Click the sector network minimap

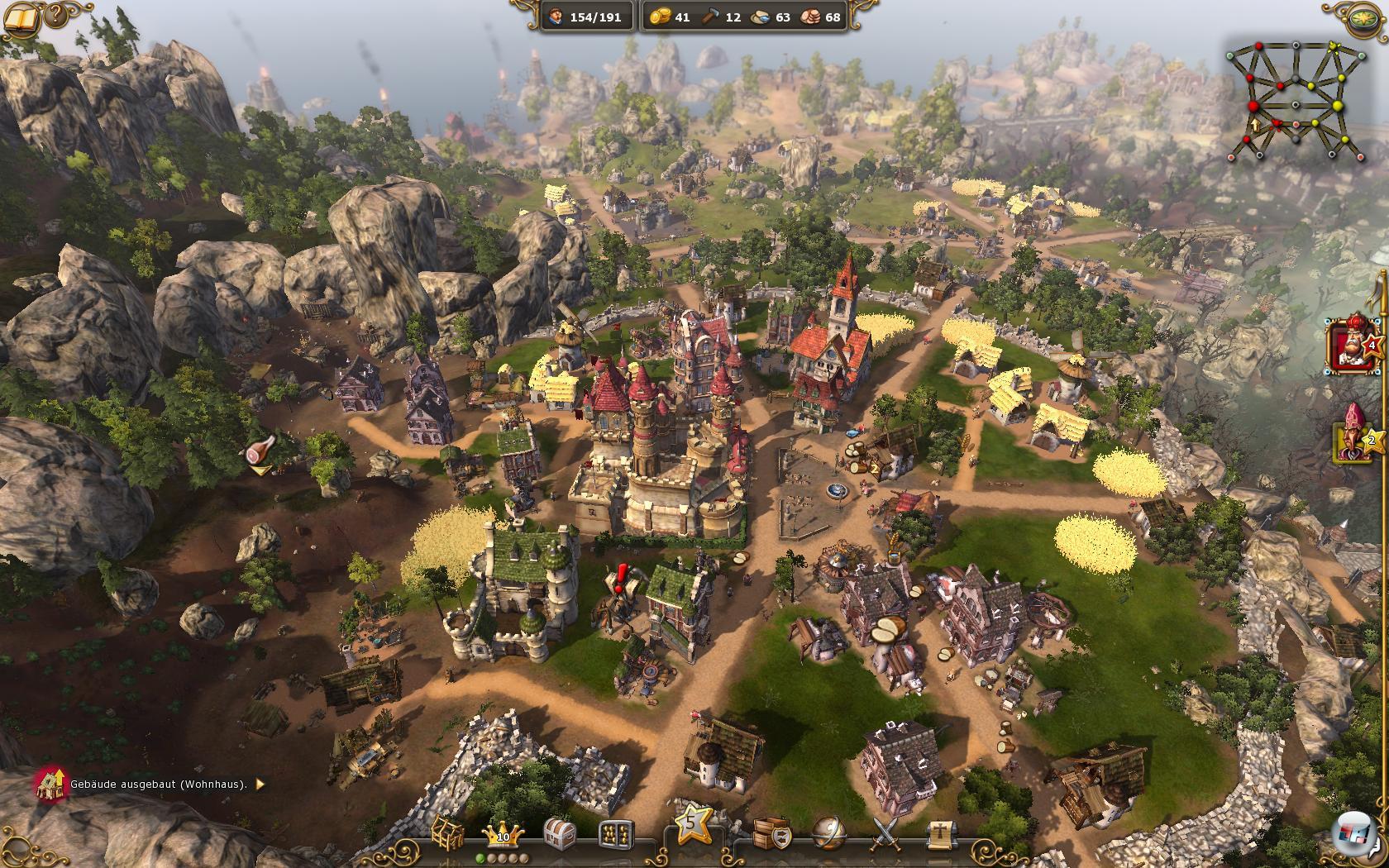pyautogui.click(x=1292, y=101)
